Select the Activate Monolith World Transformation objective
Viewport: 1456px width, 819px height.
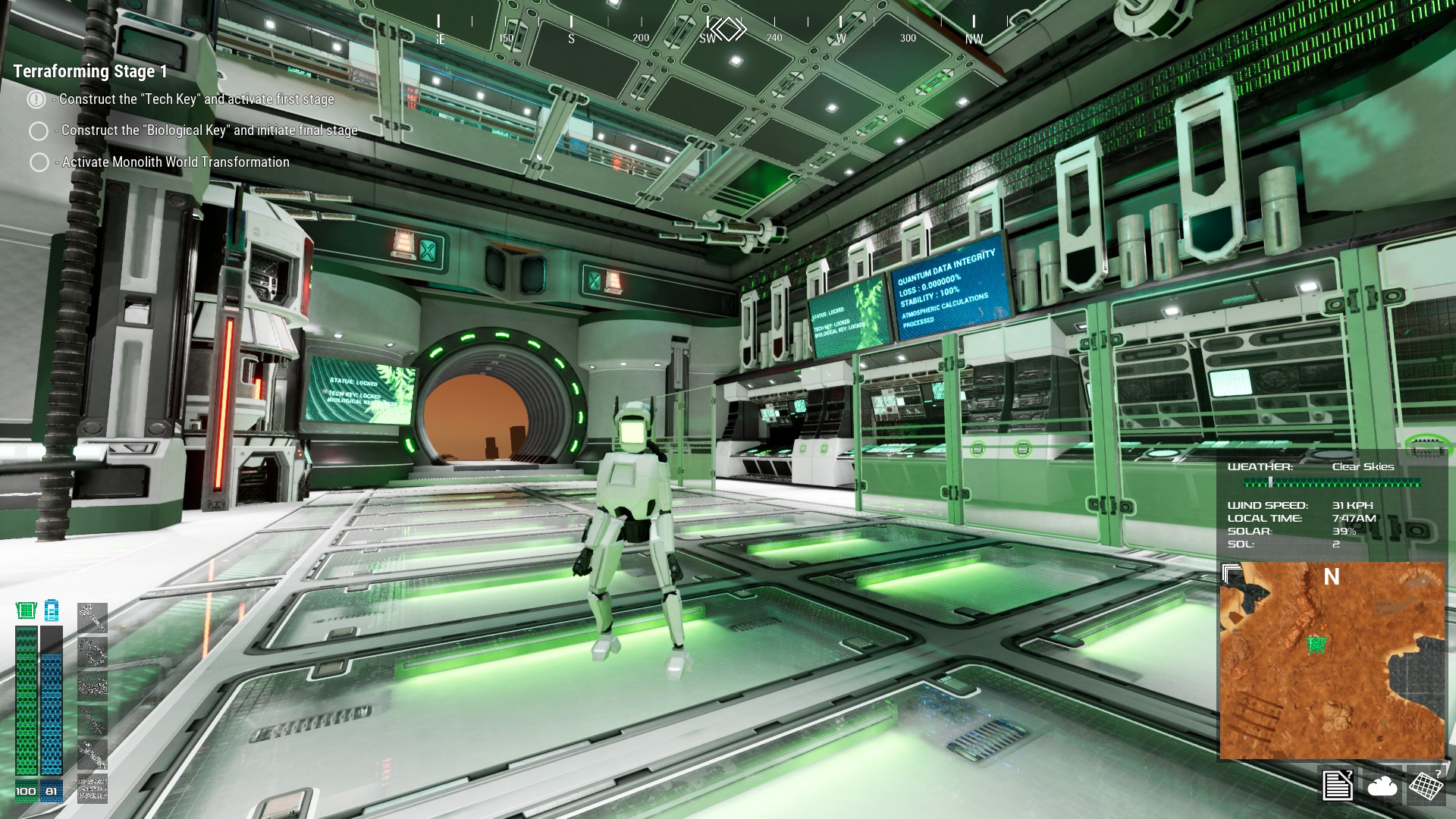pyautogui.click(x=175, y=162)
